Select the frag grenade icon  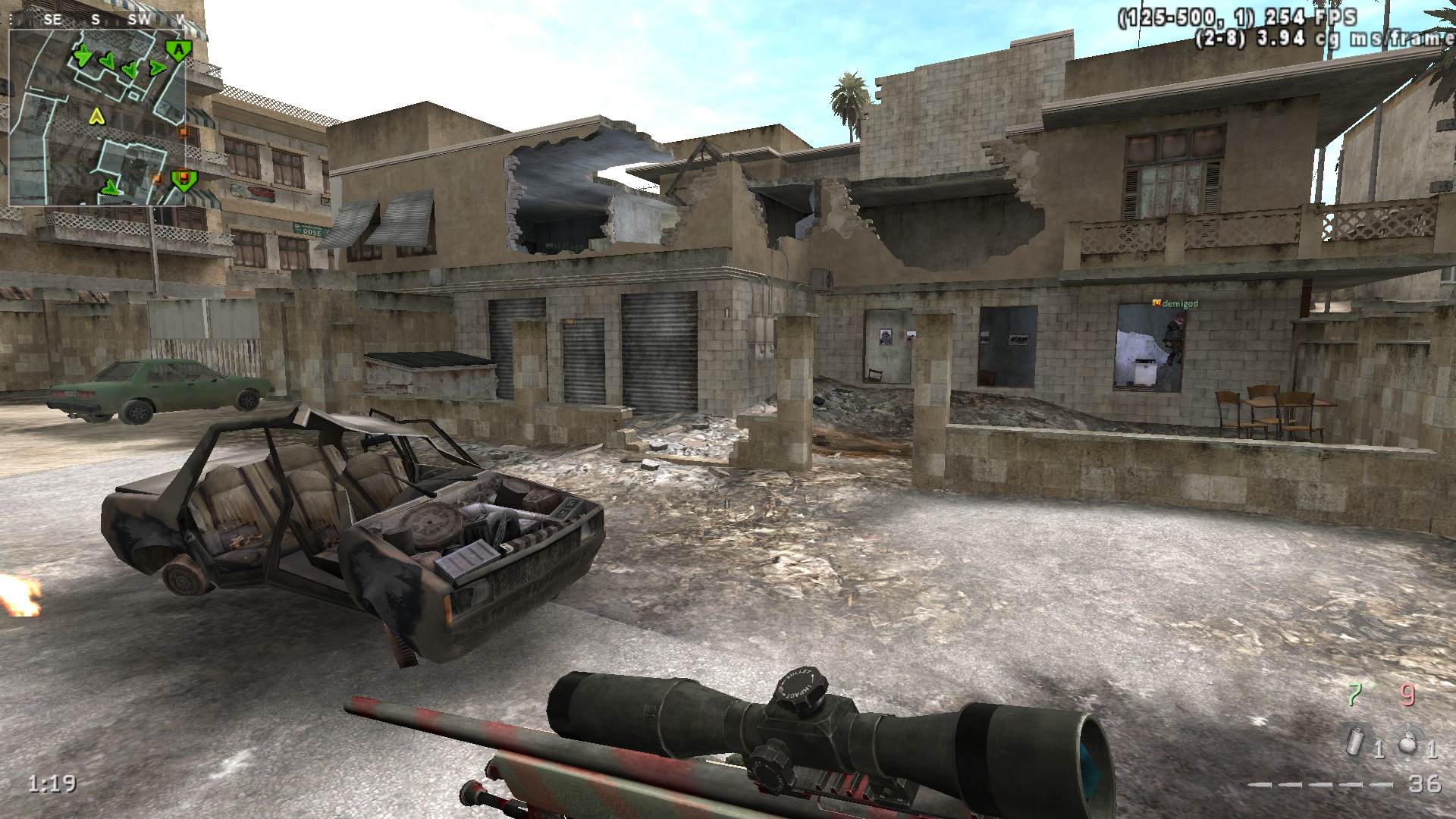pyautogui.click(x=1408, y=742)
